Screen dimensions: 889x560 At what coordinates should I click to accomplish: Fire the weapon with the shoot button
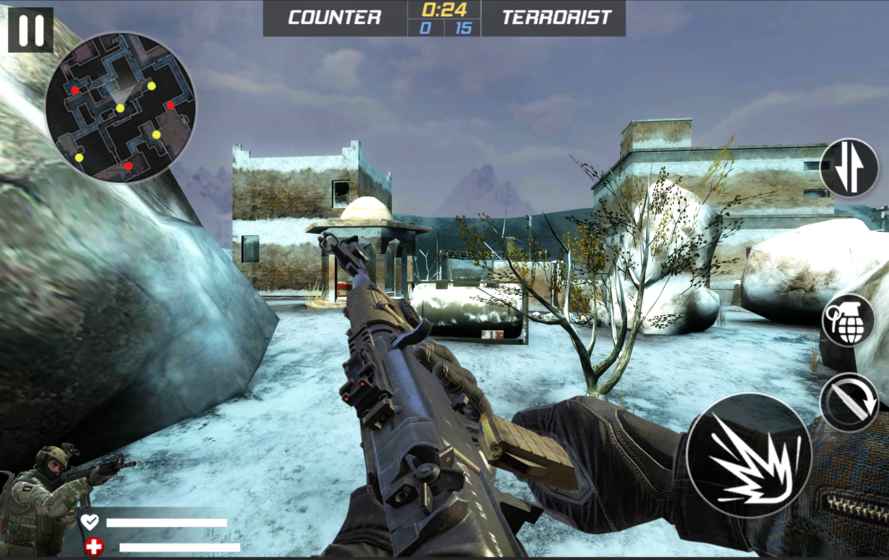(x=748, y=456)
